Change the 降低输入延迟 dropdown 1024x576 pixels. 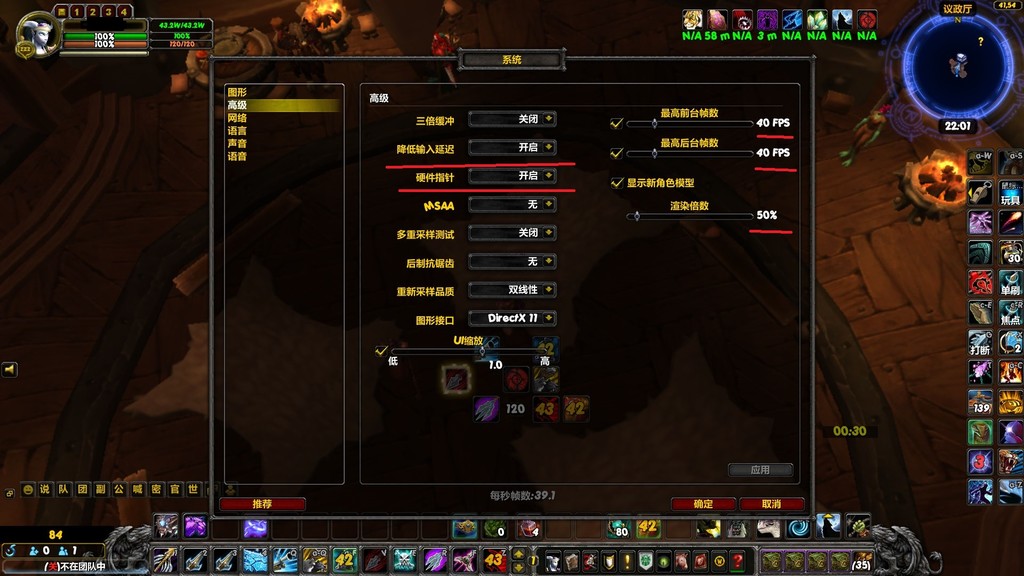(512, 147)
